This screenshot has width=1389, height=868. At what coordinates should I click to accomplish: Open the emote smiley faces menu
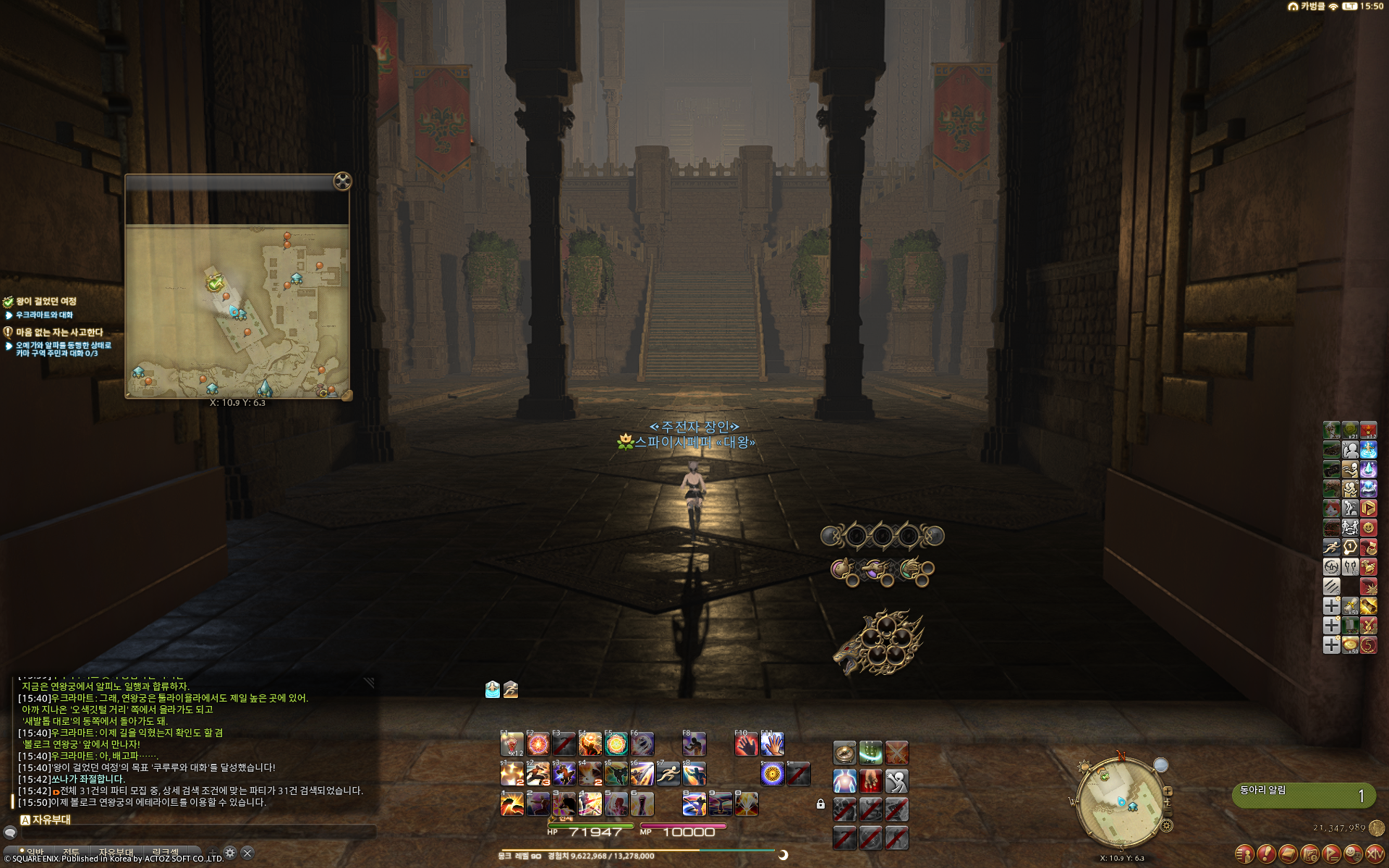[x=1354, y=854]
